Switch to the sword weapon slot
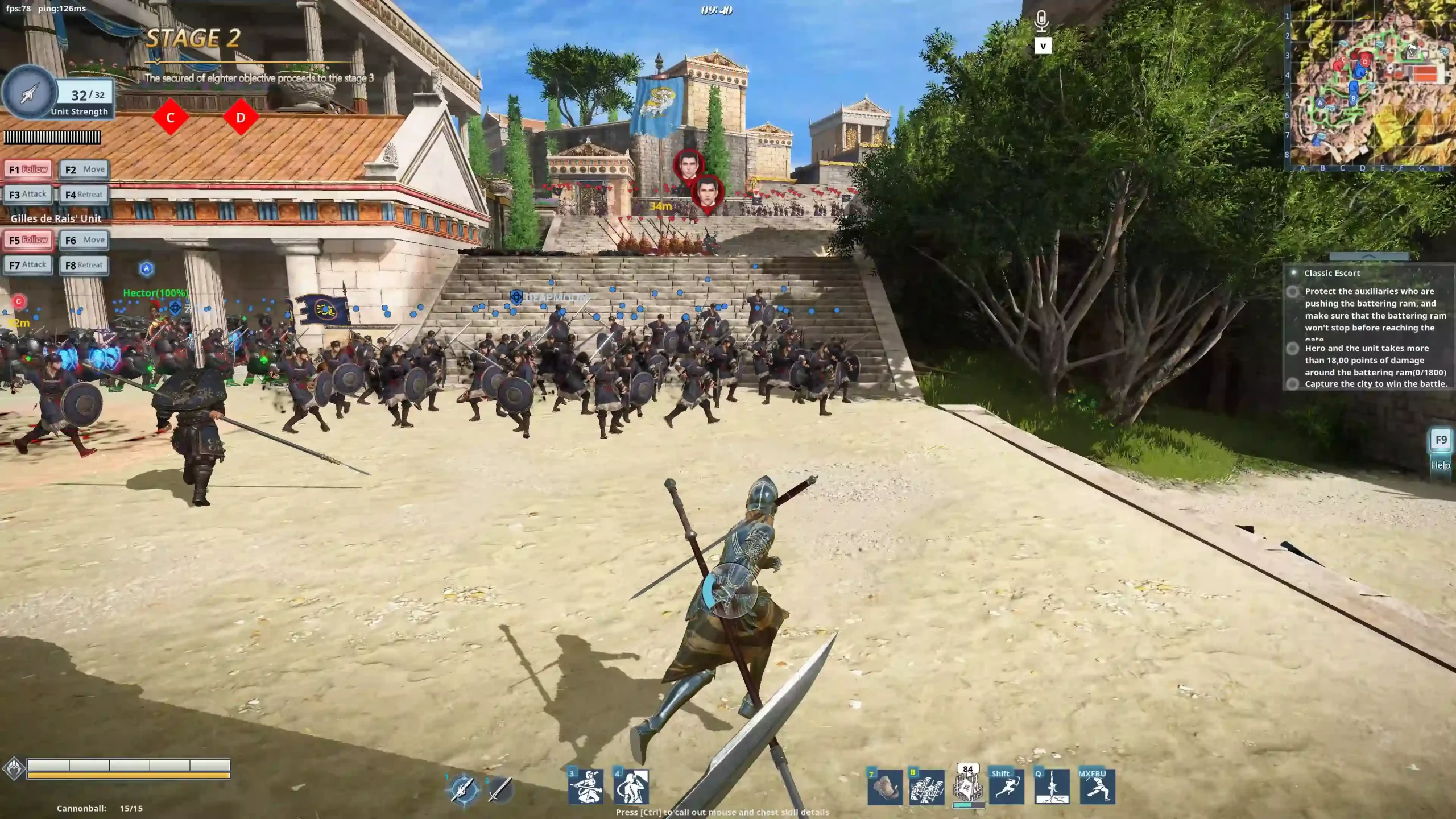The image size is (1456, 819). (500, 789)
